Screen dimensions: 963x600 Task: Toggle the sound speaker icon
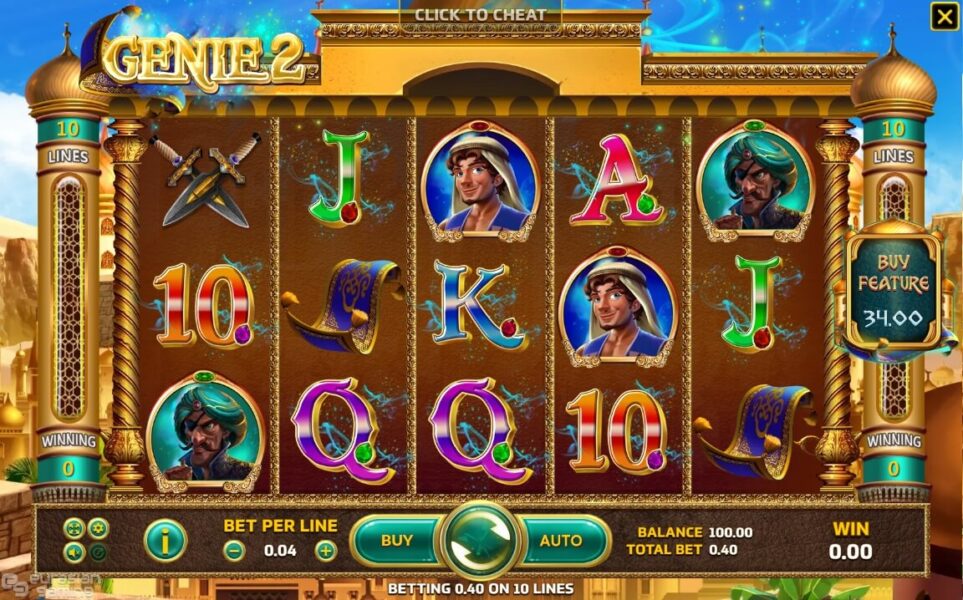click(x=74, y=551)
